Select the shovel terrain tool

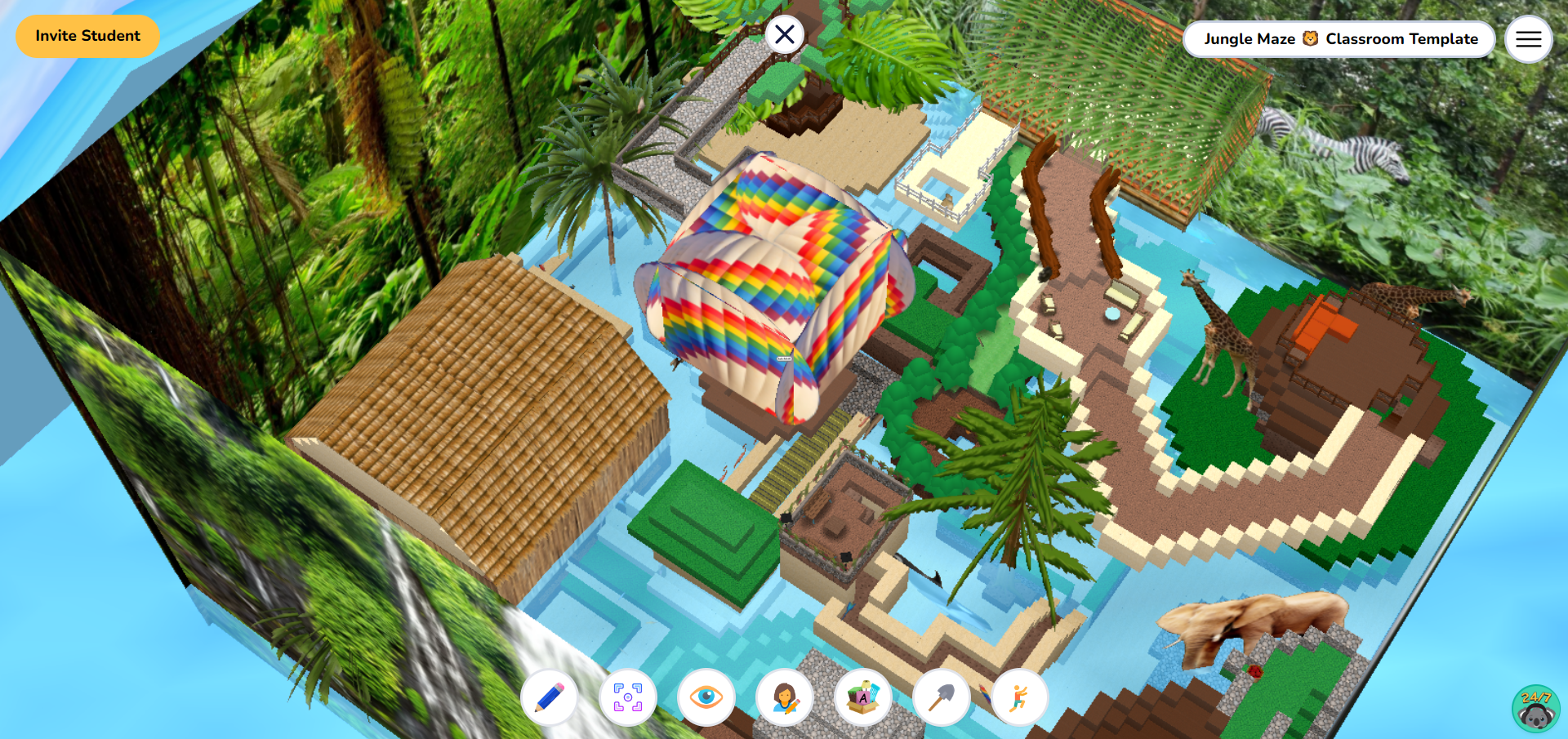click(942, 698)
